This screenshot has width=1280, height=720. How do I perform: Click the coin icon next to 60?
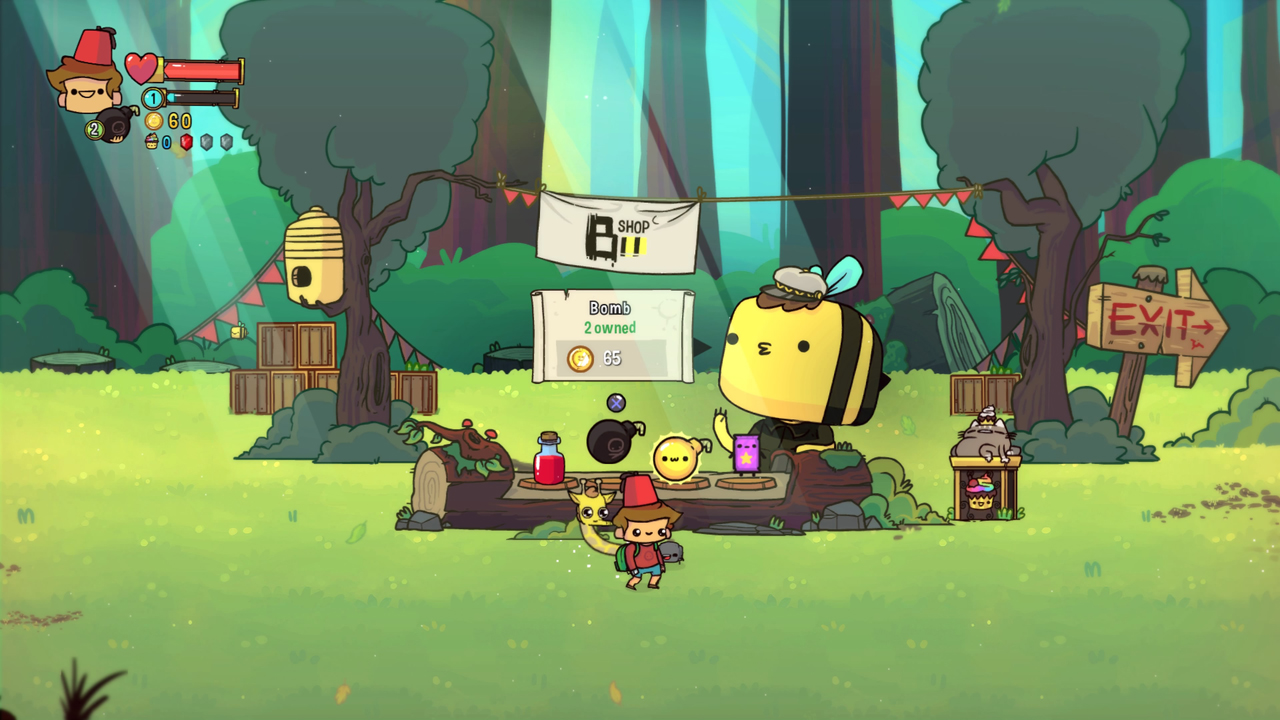[155, 121]
